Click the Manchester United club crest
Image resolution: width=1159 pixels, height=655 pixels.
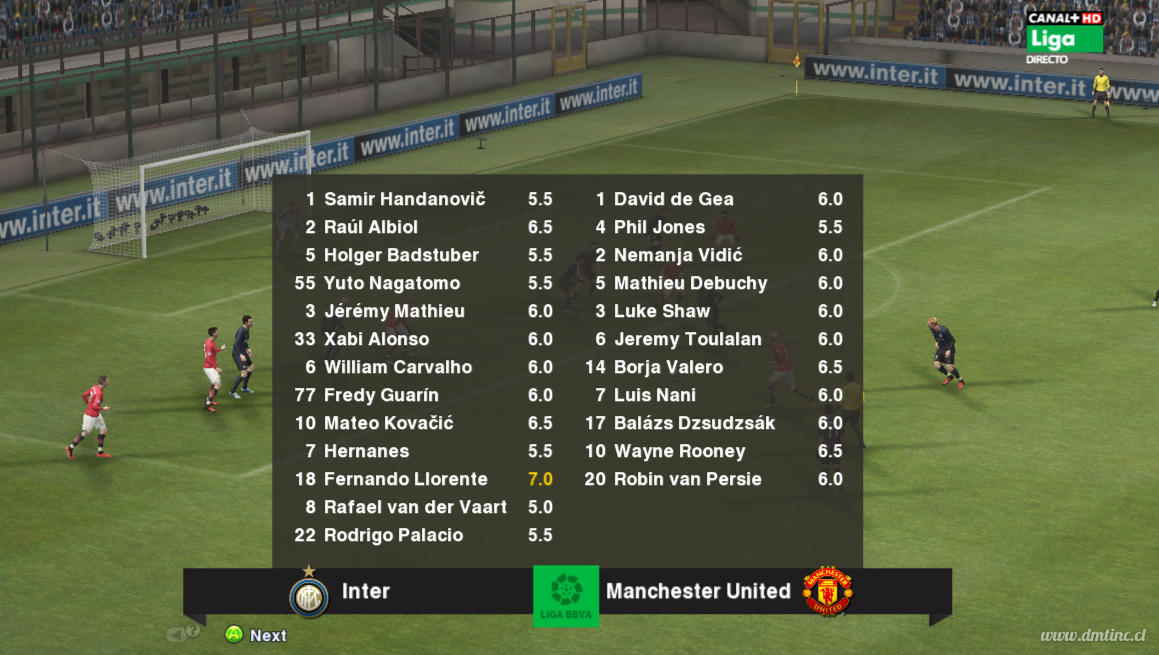(x=827, y=591)
